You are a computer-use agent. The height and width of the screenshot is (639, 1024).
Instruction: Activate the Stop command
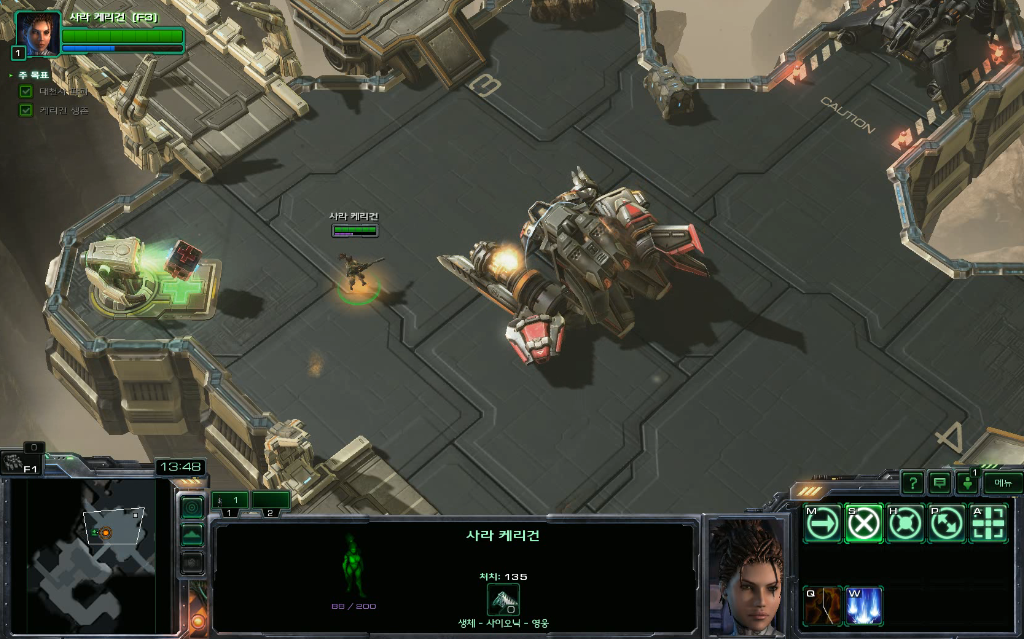click(x=864, y=523)
